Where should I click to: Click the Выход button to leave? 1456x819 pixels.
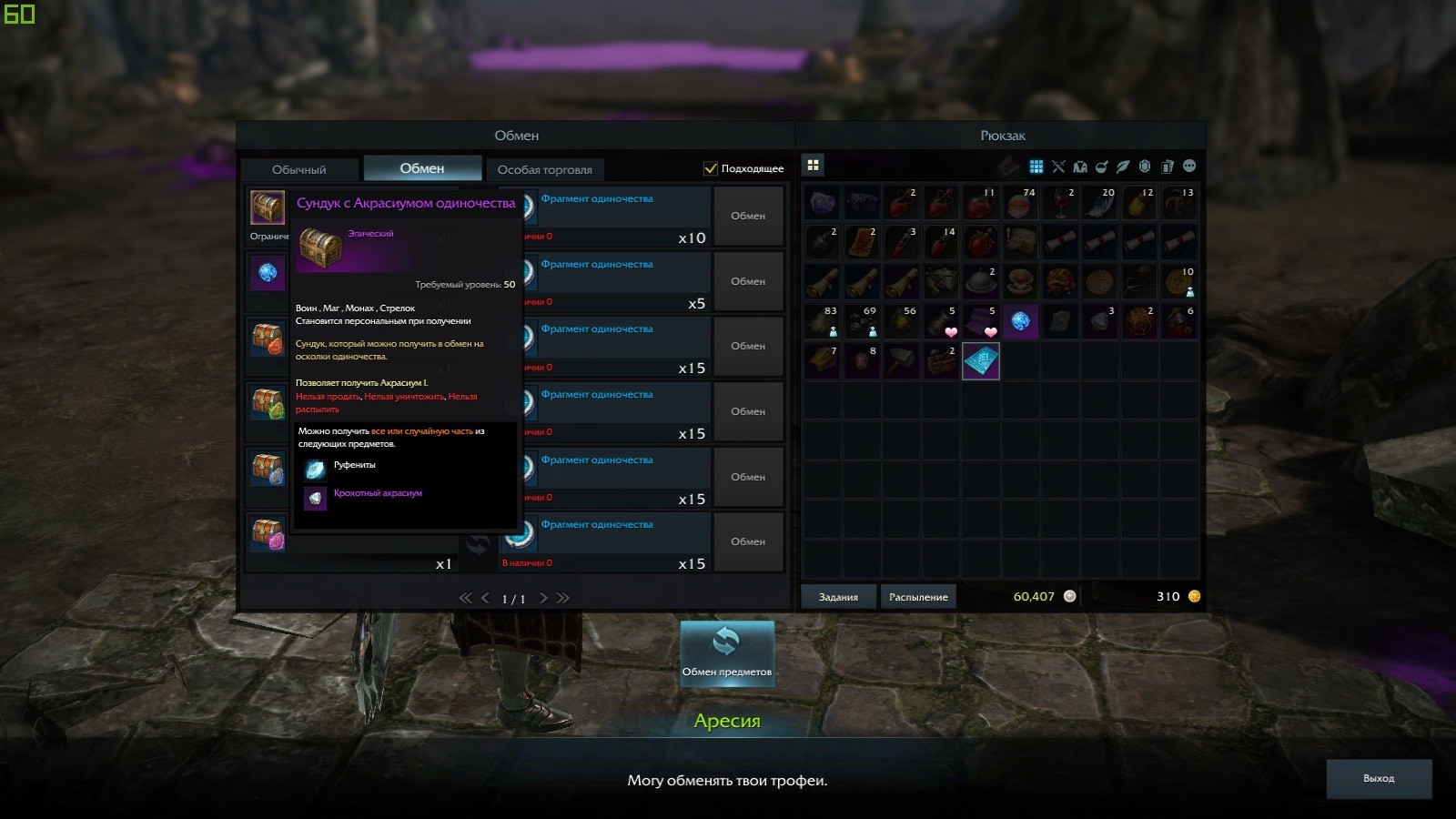1379,779
